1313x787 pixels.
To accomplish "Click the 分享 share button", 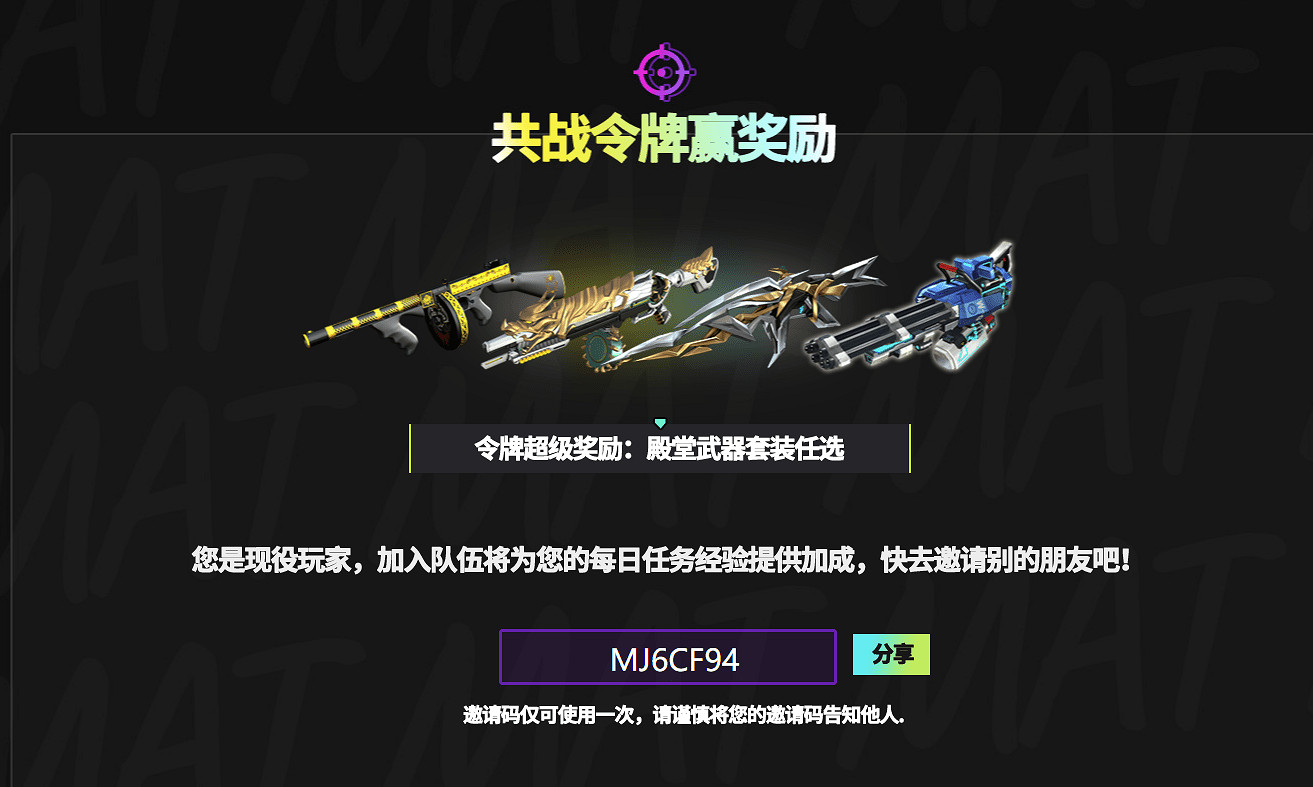I will click(x=890, y=655).
